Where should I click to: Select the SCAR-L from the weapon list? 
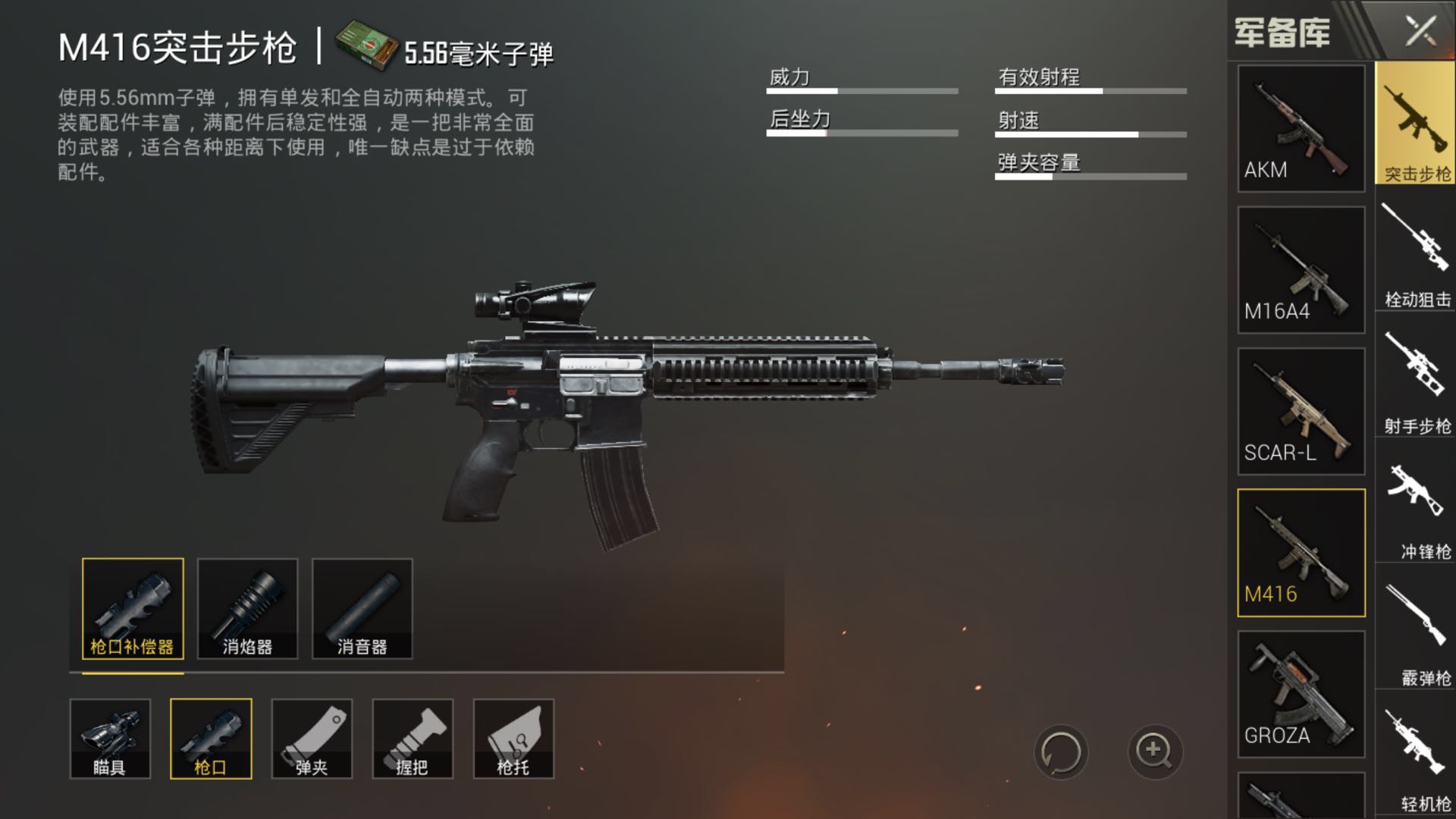coord(1300,409)
